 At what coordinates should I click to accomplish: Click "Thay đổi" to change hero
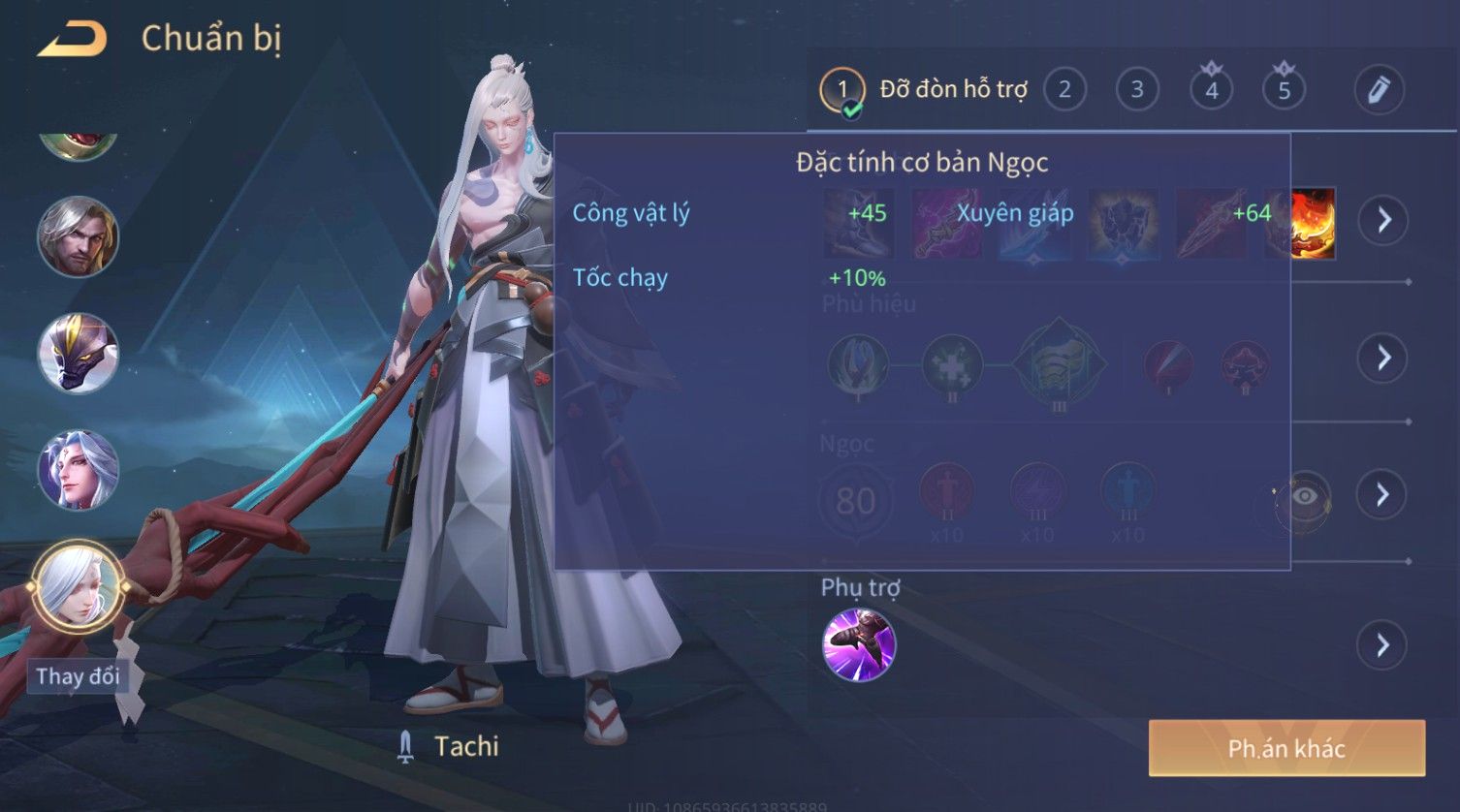(x=78, y=676)
